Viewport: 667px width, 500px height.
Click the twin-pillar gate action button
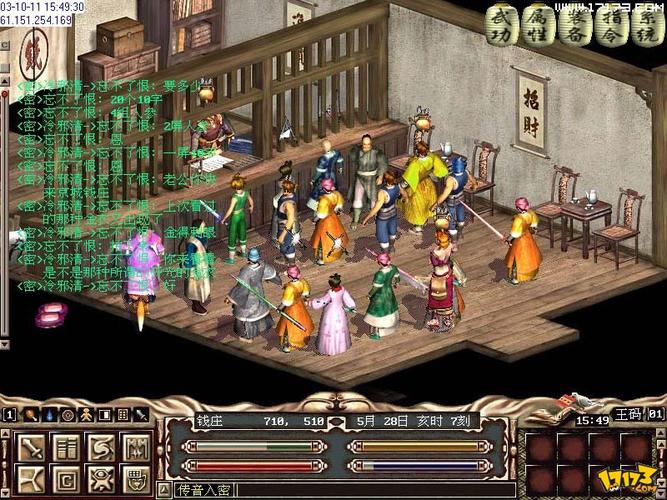tap(134, 447)
